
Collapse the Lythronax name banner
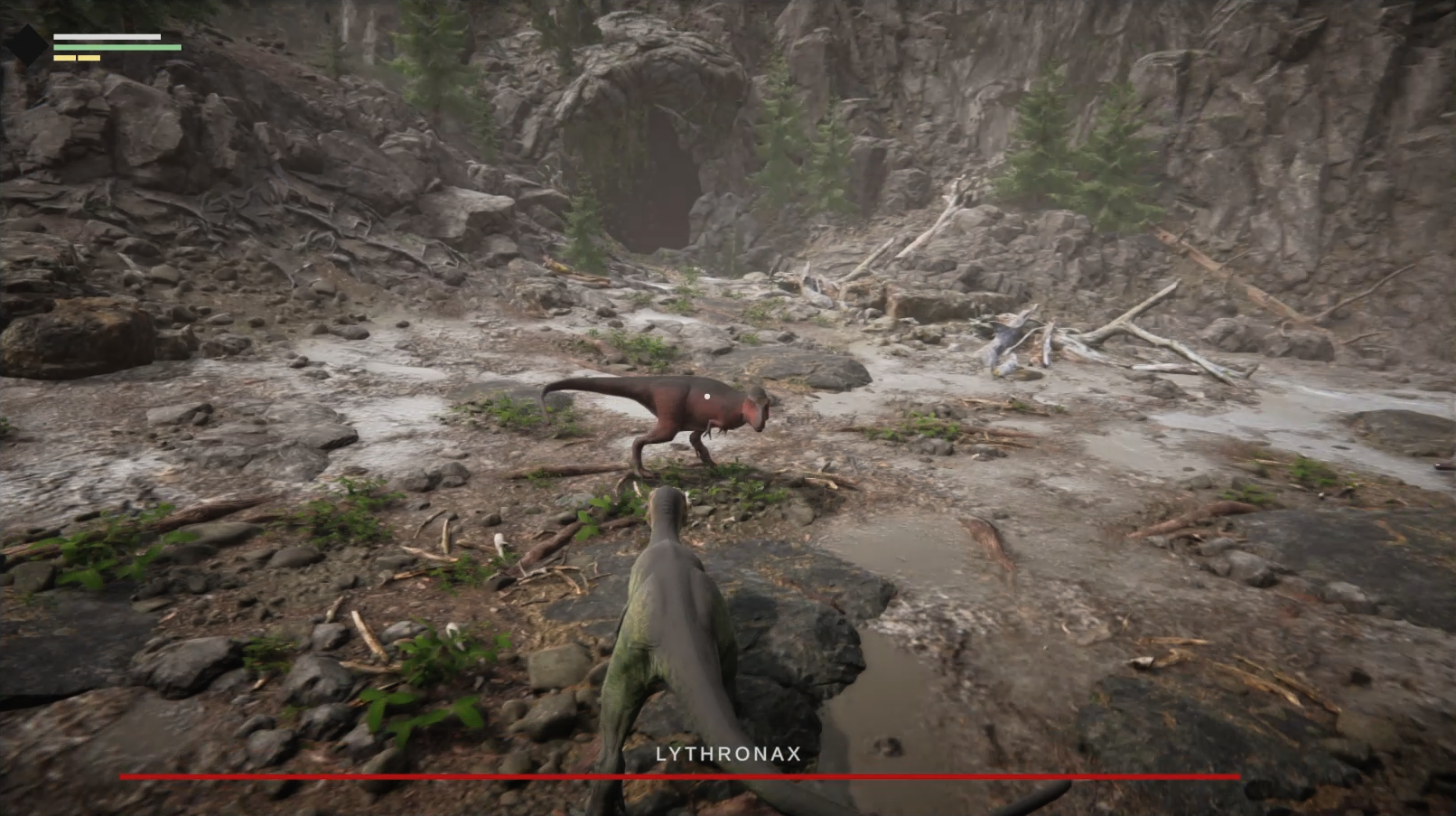(x=728, y=752)
